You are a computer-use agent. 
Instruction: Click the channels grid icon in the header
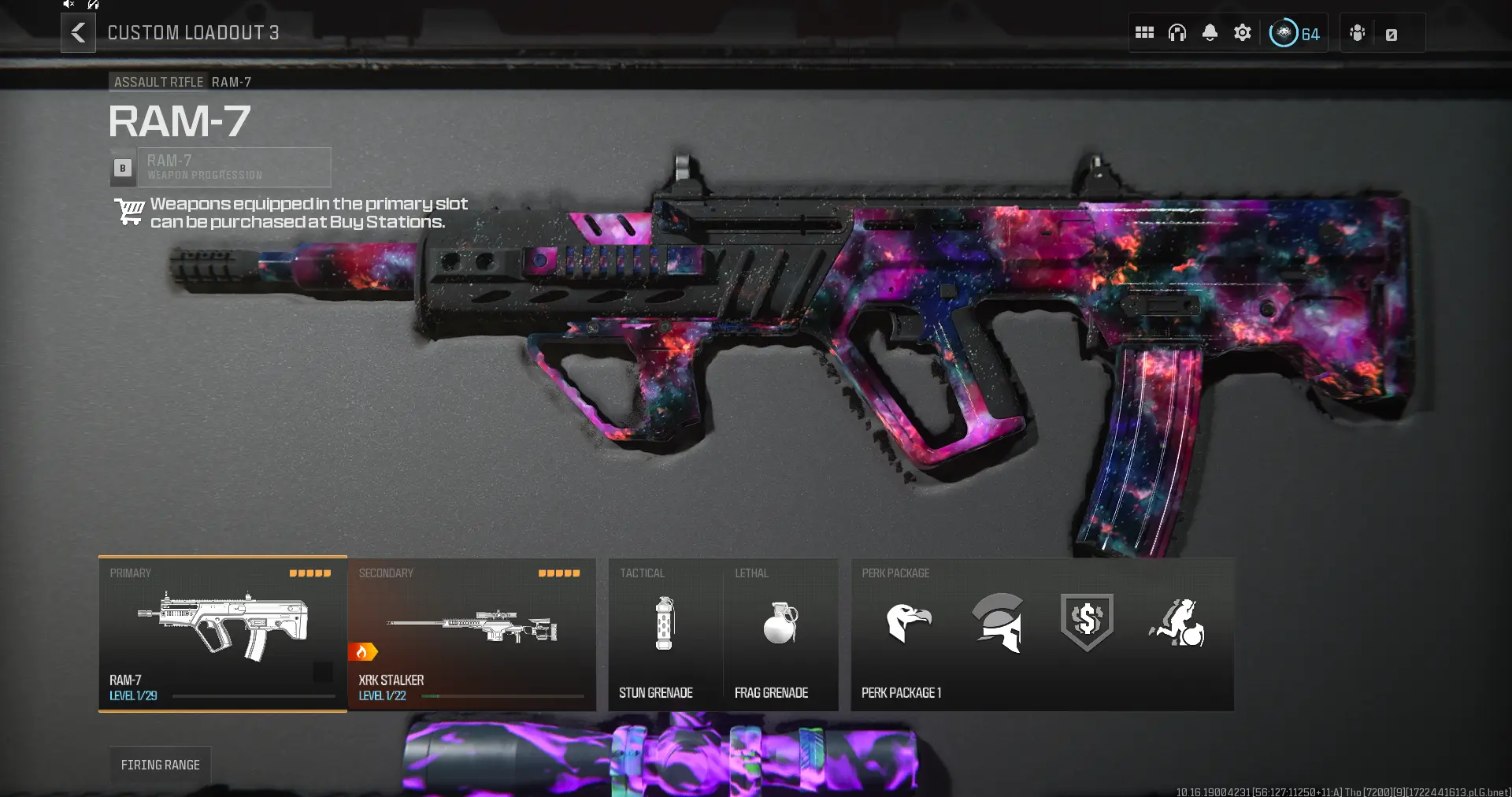pyautogui.click(x=1145, y=33)
